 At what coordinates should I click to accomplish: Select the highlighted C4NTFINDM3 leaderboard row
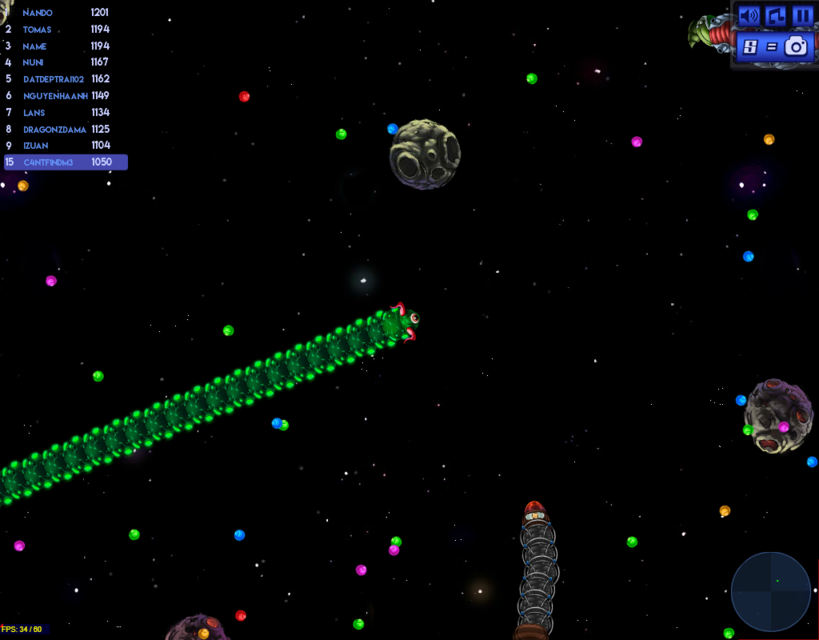65,162
